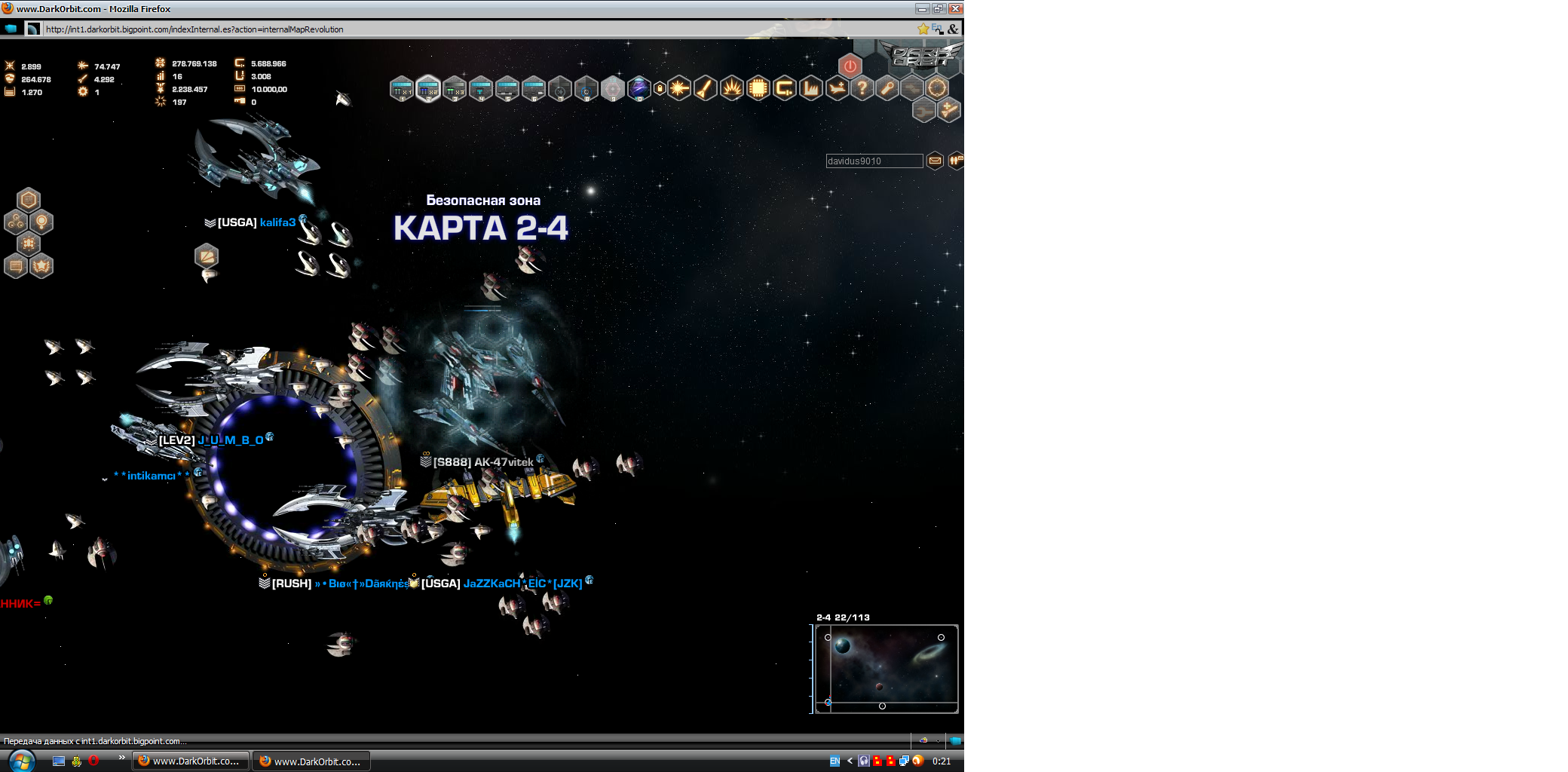
Task: Open the laser burst category icon
Action: tap(678, 88)
